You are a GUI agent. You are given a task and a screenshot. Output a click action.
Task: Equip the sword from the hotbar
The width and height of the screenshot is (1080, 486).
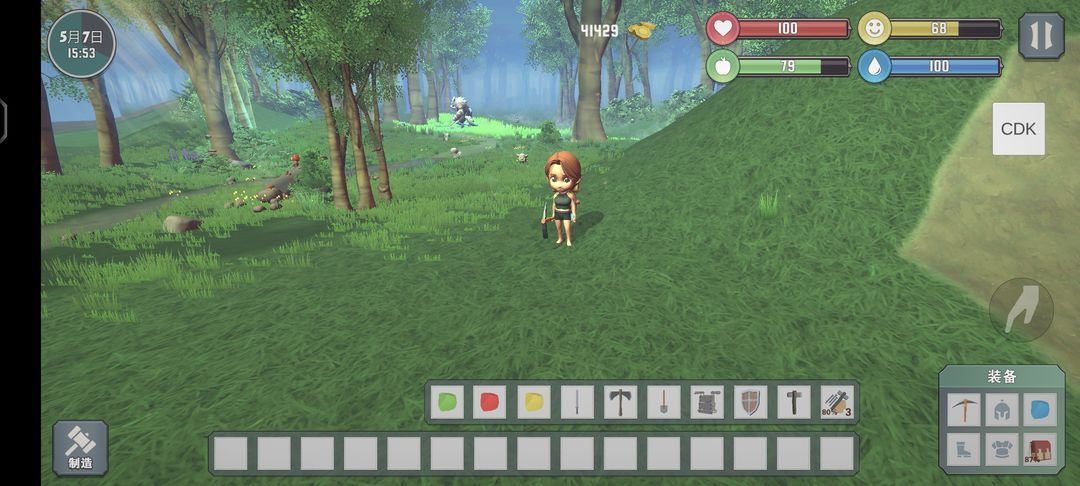pyautogui.click(x=577, y=402)
